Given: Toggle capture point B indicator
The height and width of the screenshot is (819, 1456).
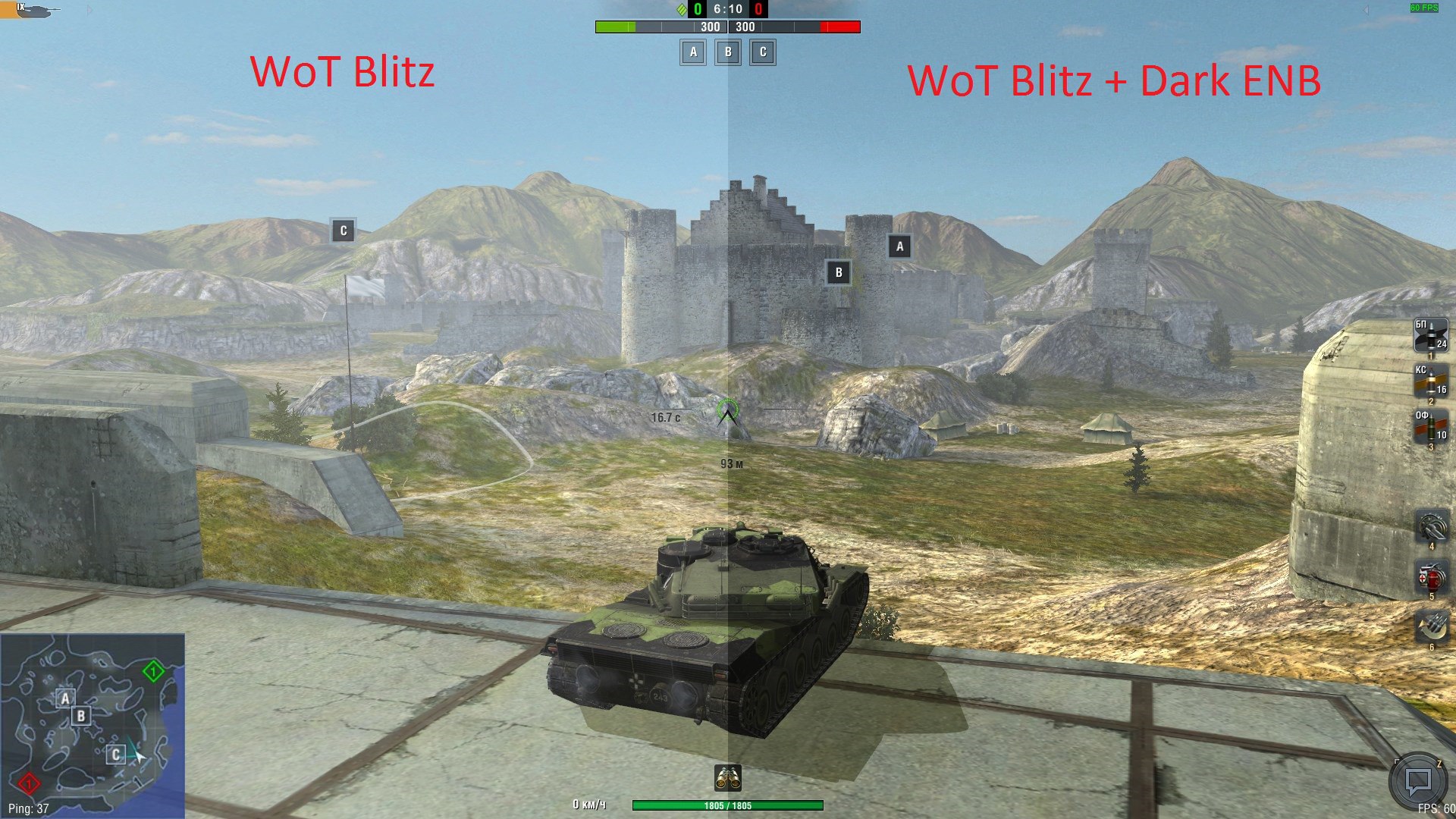Looking at the screenshot, I should click(x=727, y=52).
